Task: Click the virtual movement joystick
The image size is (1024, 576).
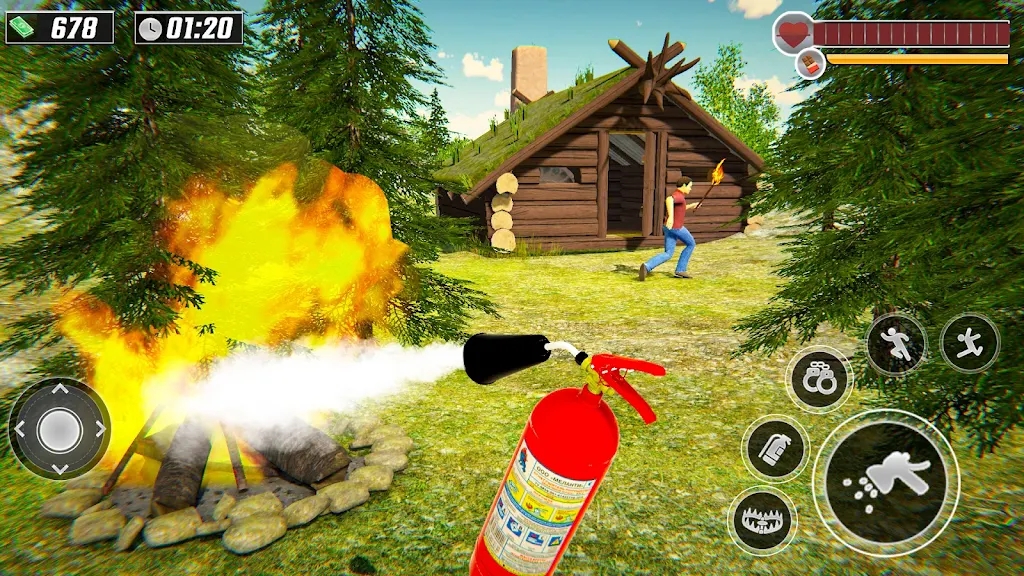Action: tap(60, 429)
